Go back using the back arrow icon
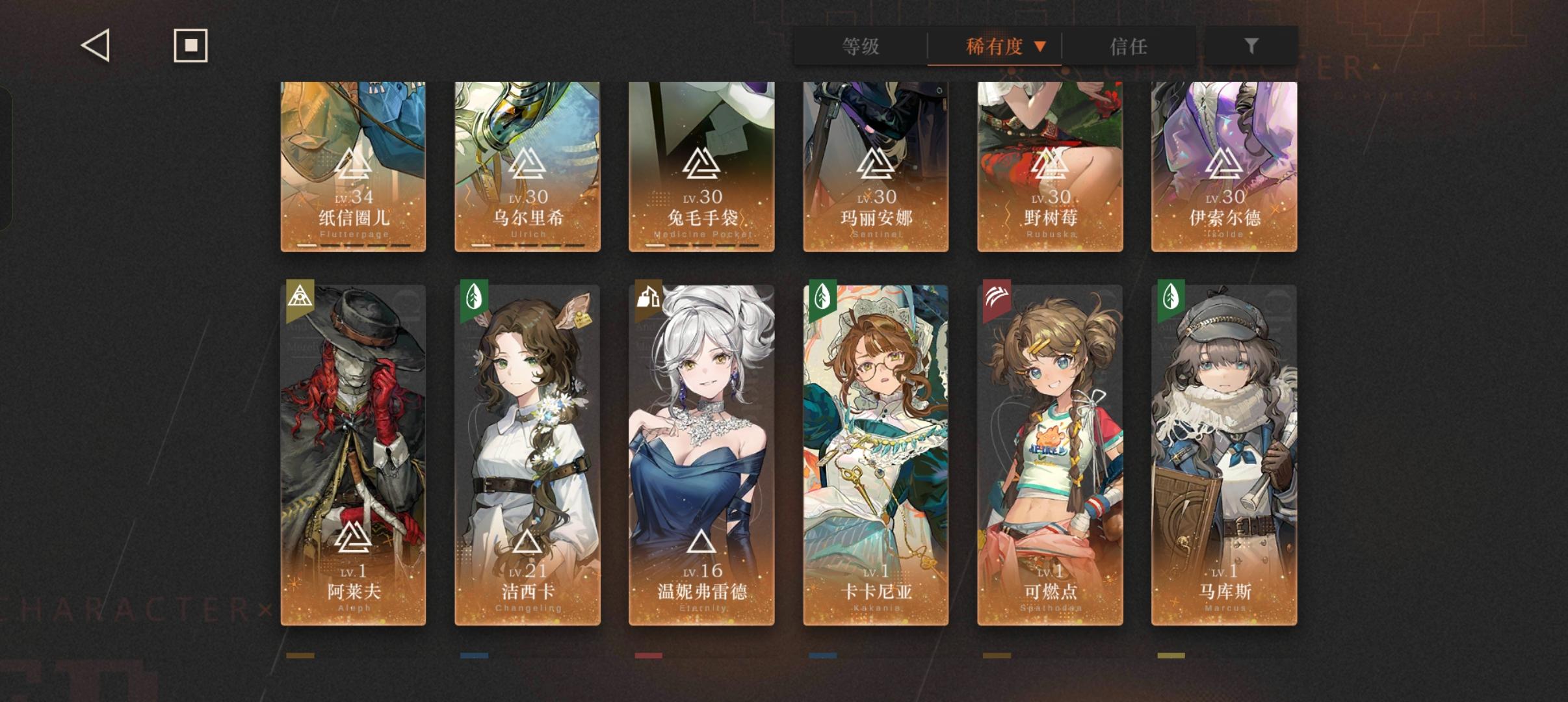1568x702 pixels. [x=94, y=45]
